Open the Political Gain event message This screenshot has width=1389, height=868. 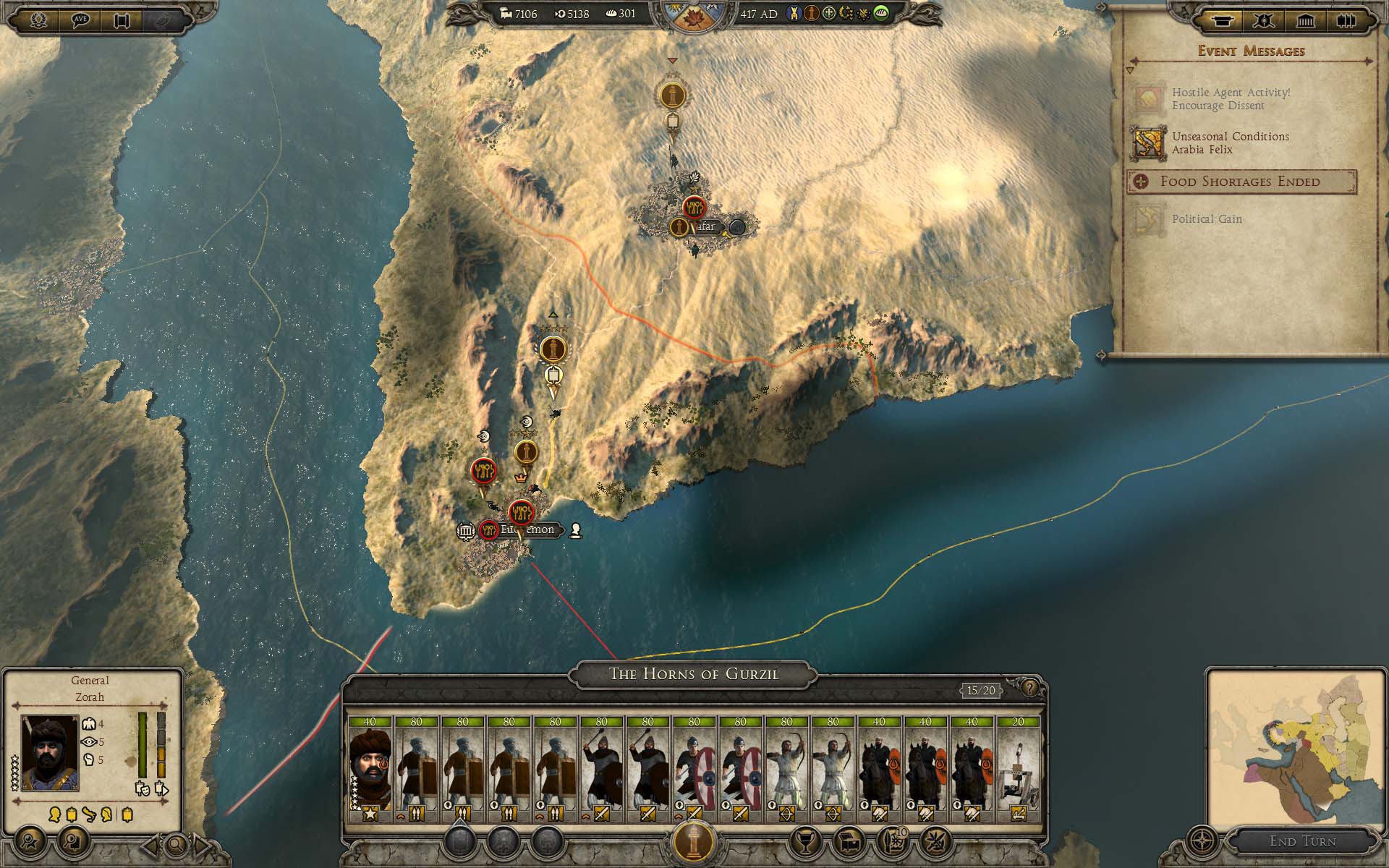tap(1207, 219)
